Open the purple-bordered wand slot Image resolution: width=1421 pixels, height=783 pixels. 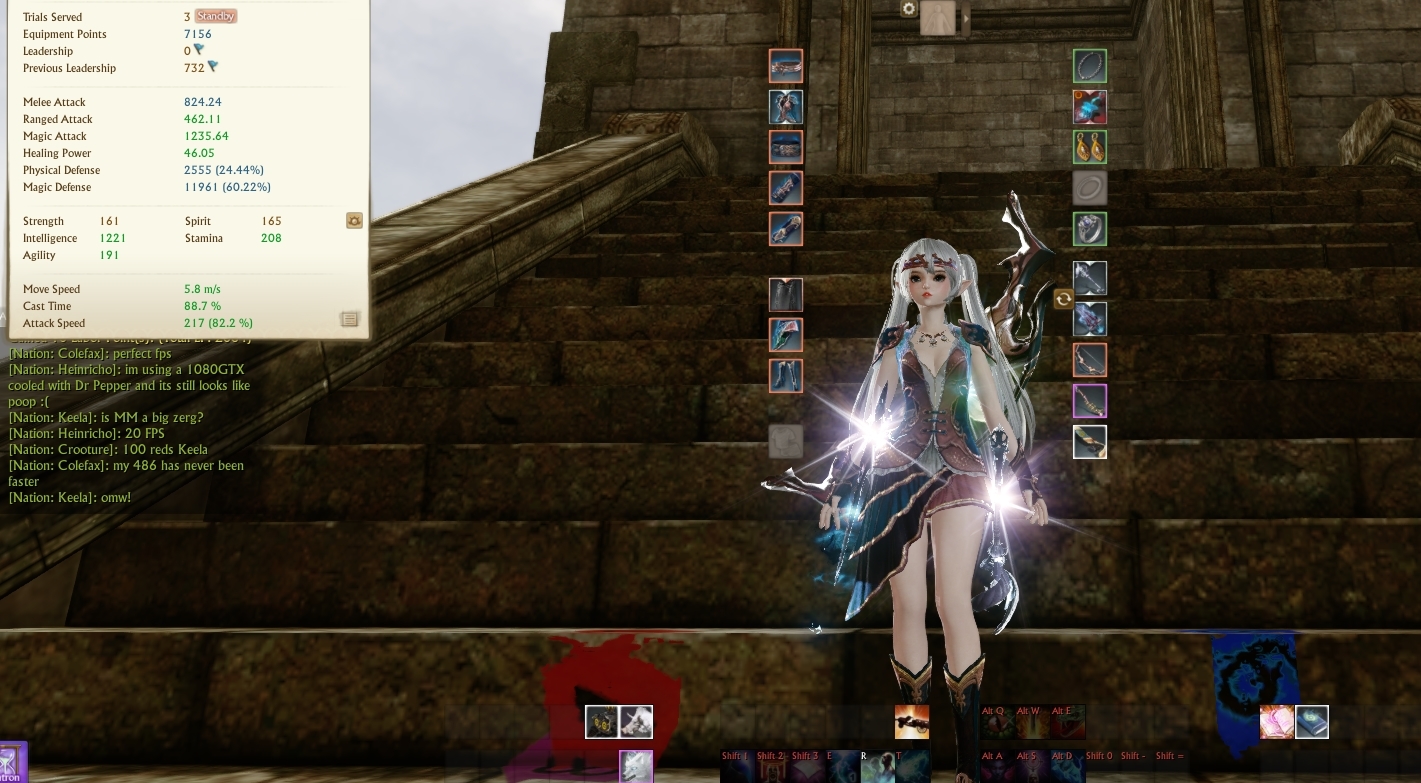(x=1090, y=400)
